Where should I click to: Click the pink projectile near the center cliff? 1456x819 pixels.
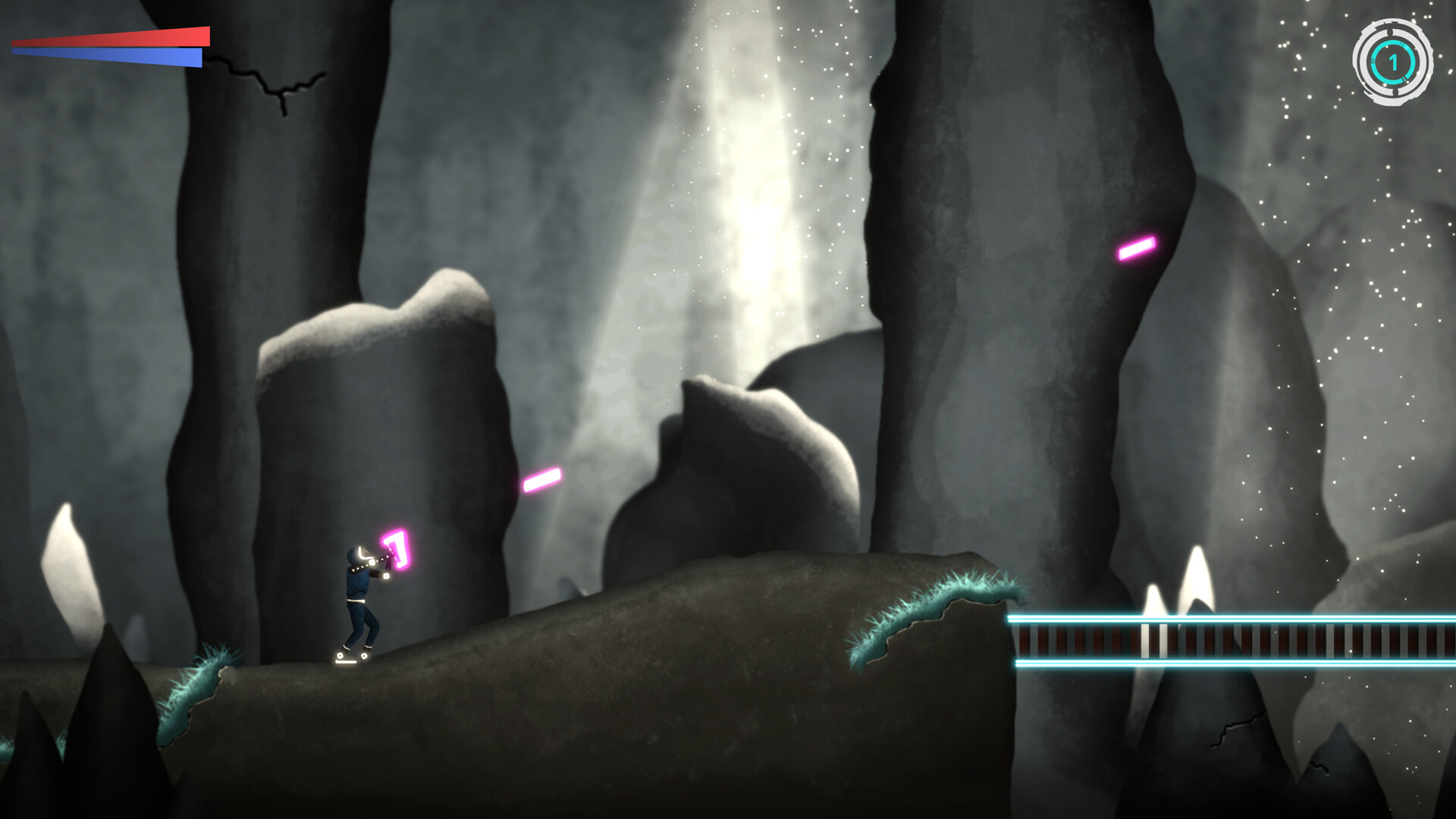click(540, 478)
